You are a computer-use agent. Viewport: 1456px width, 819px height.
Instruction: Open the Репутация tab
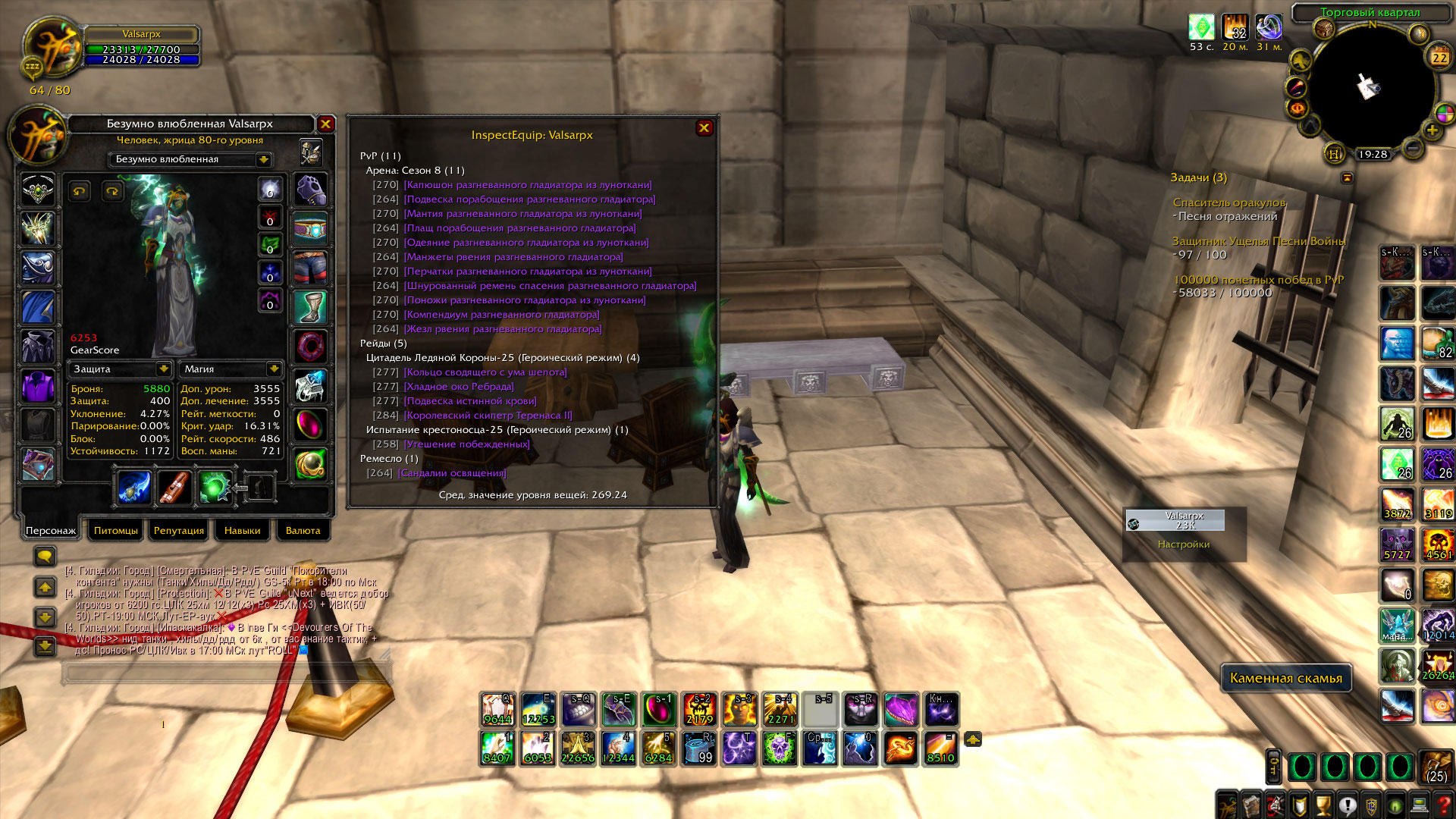pyautogui.click(x=179, y=531)
